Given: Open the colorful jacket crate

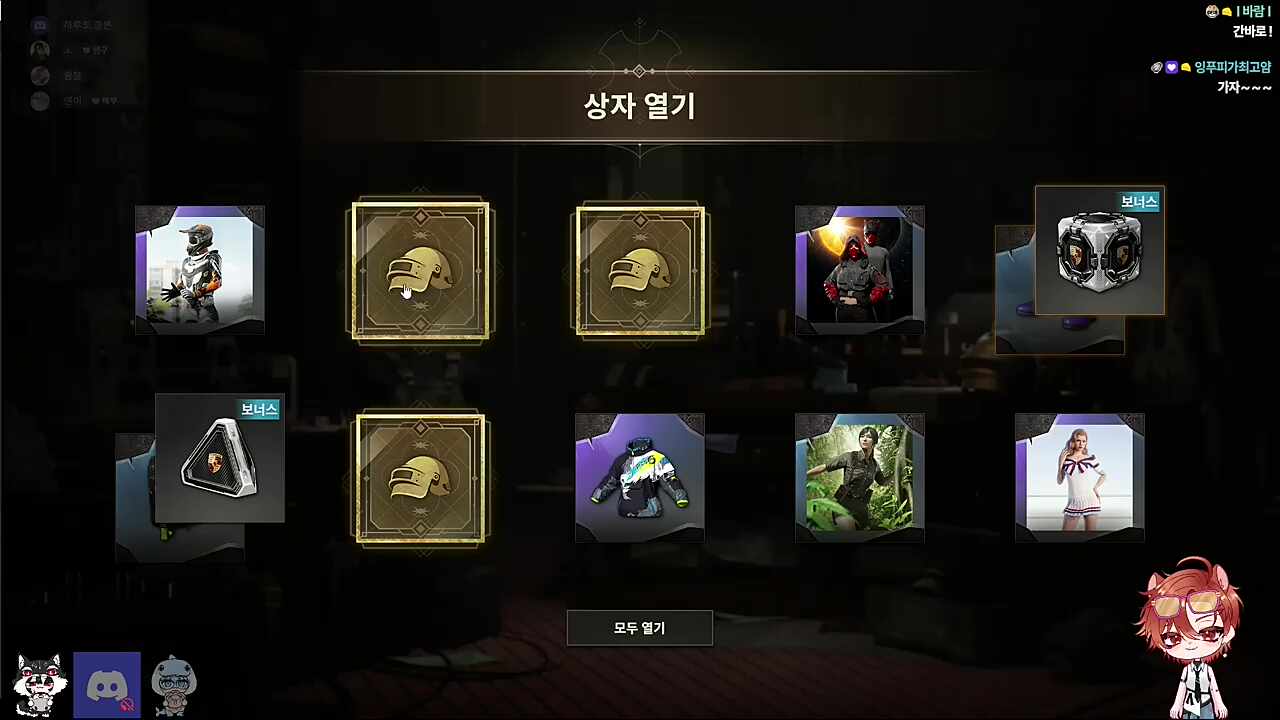Looking at the screenshot, I should click(x=640, y=477).
